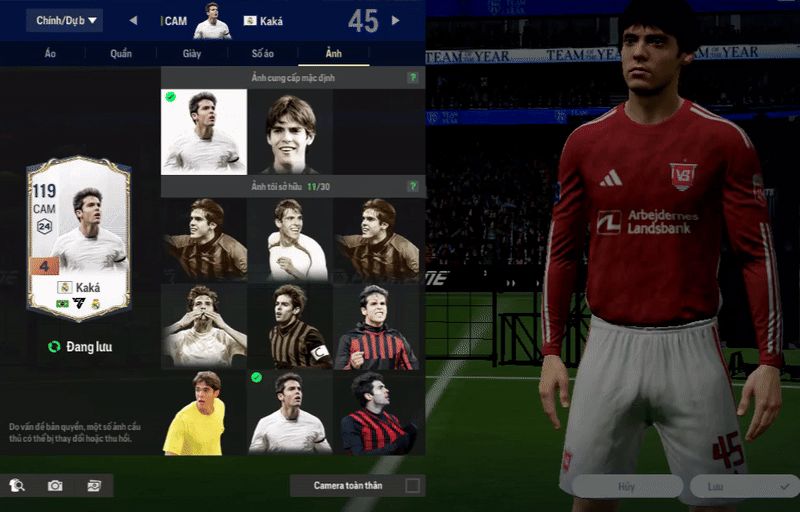This screenshot has height=512, width=800.
Task: Select the yellow shirt Kaká photo
Action: (x=204, y=413)
